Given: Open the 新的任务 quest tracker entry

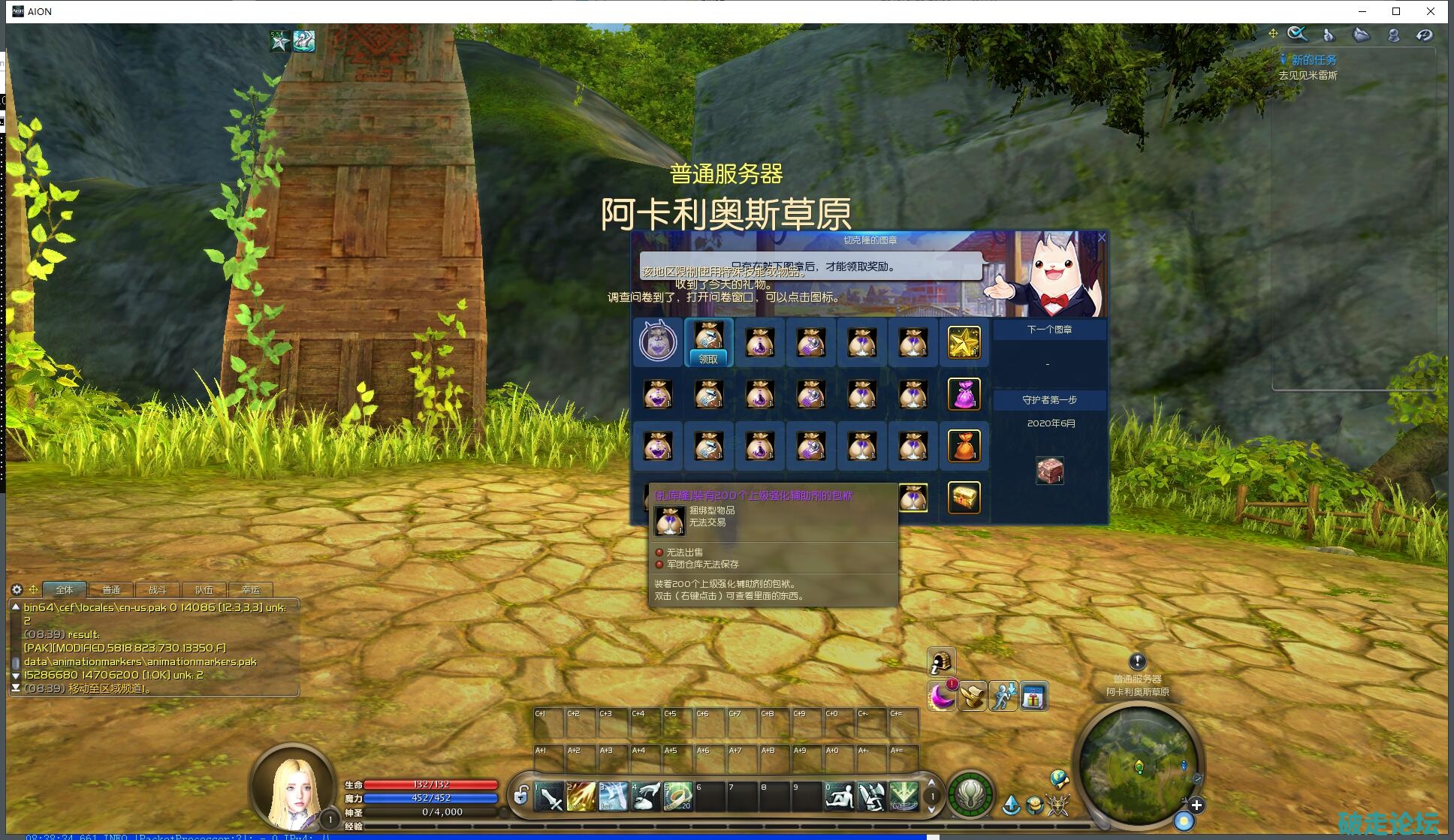Looking at the screenshot, I should click(x=1314, y=60).
